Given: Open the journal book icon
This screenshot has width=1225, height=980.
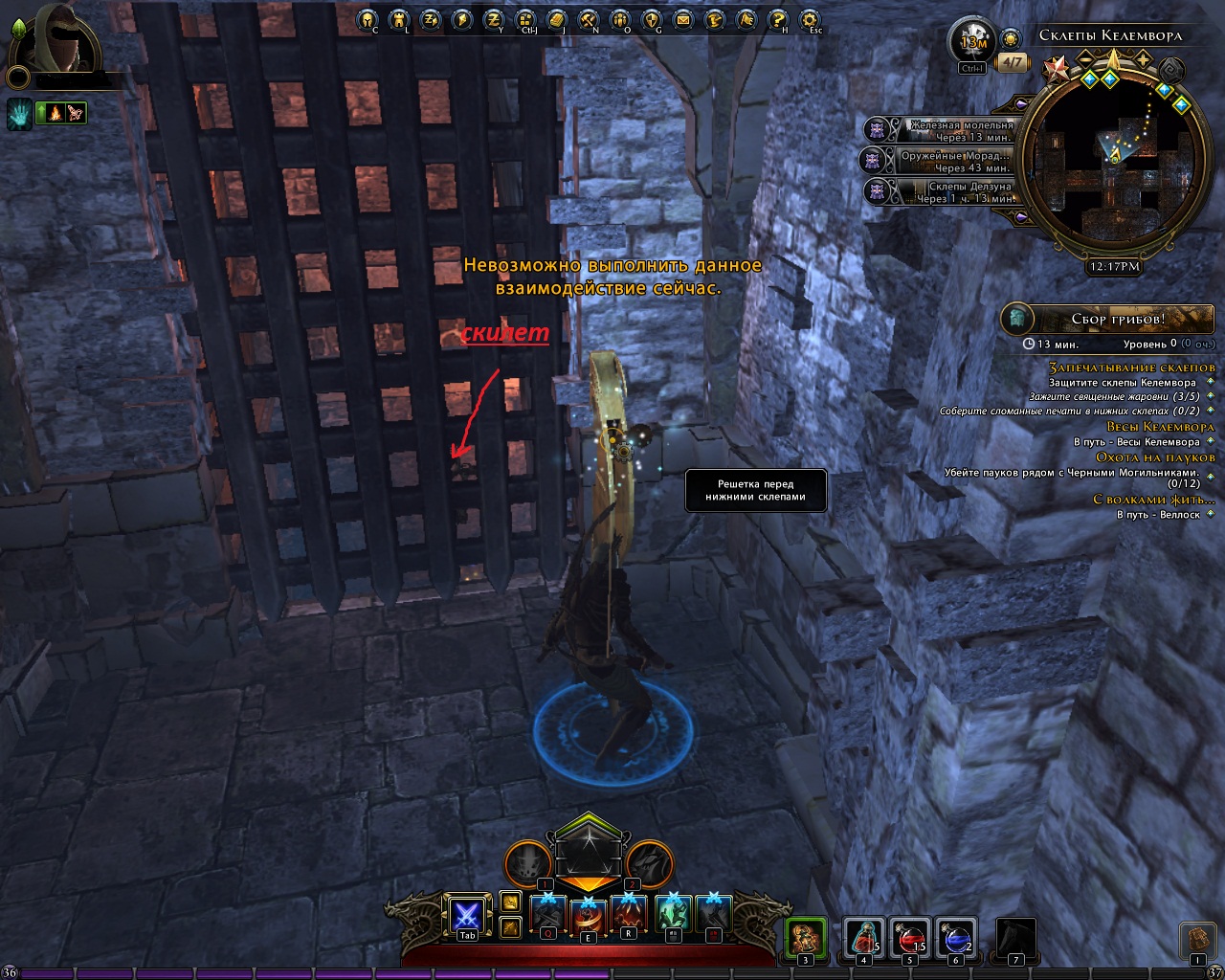Looking at the screenshot, I should tap(558, 19).
